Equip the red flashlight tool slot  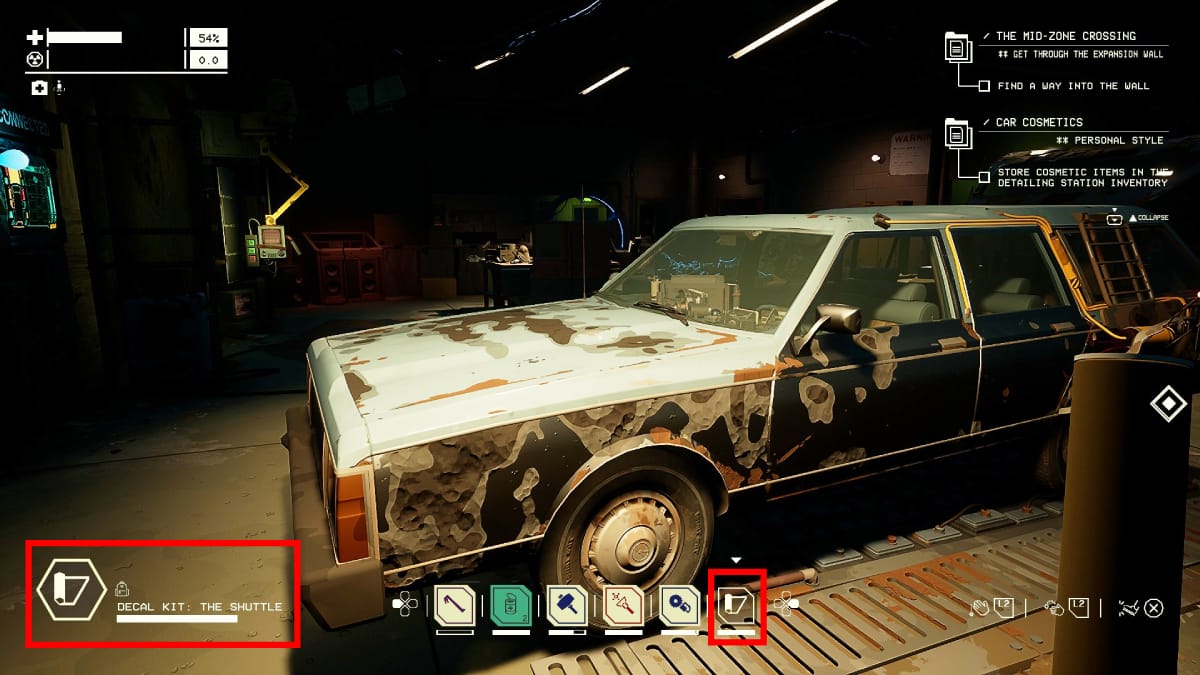point(623,604)
